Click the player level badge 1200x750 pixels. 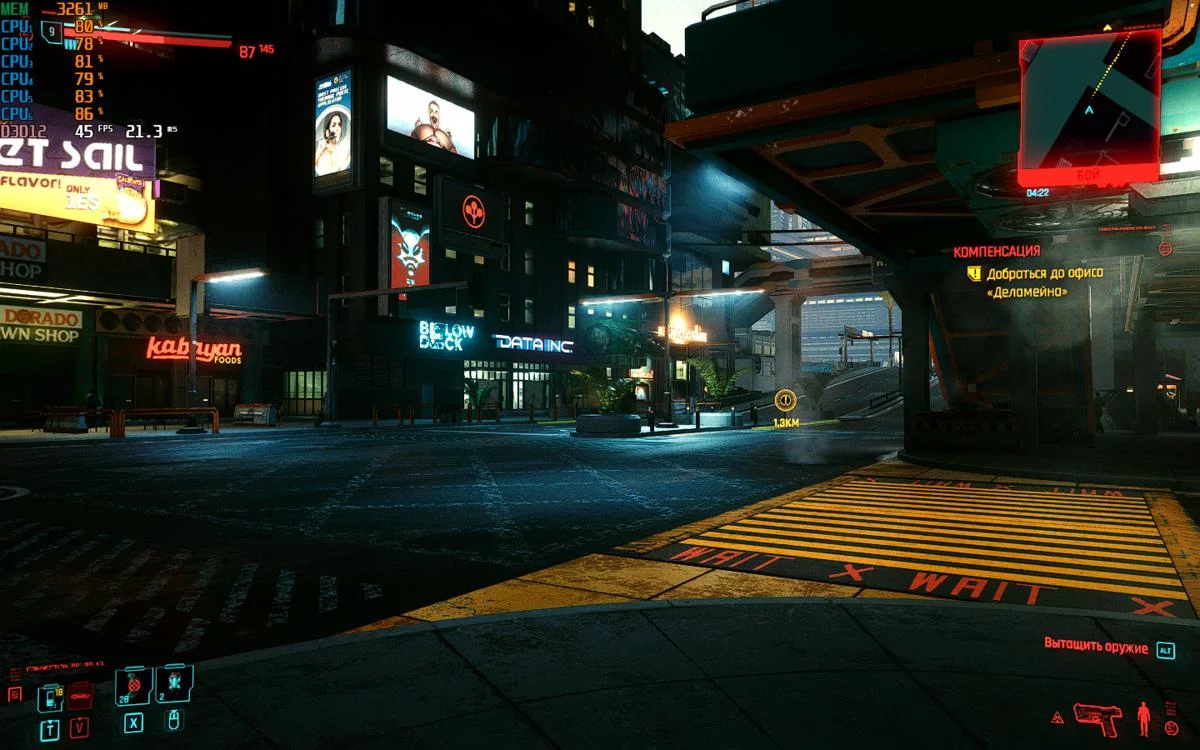point(50,31)
